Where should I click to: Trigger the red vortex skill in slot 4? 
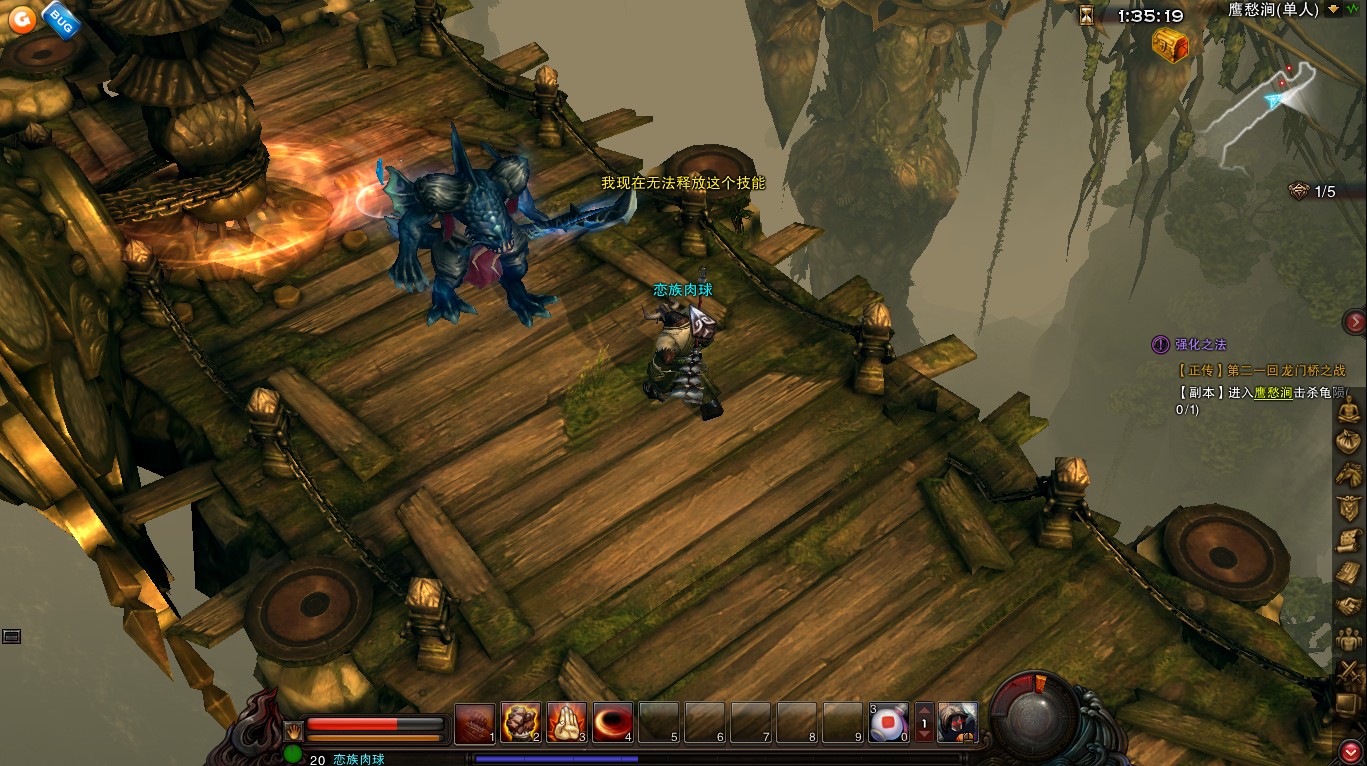(613, 722)
